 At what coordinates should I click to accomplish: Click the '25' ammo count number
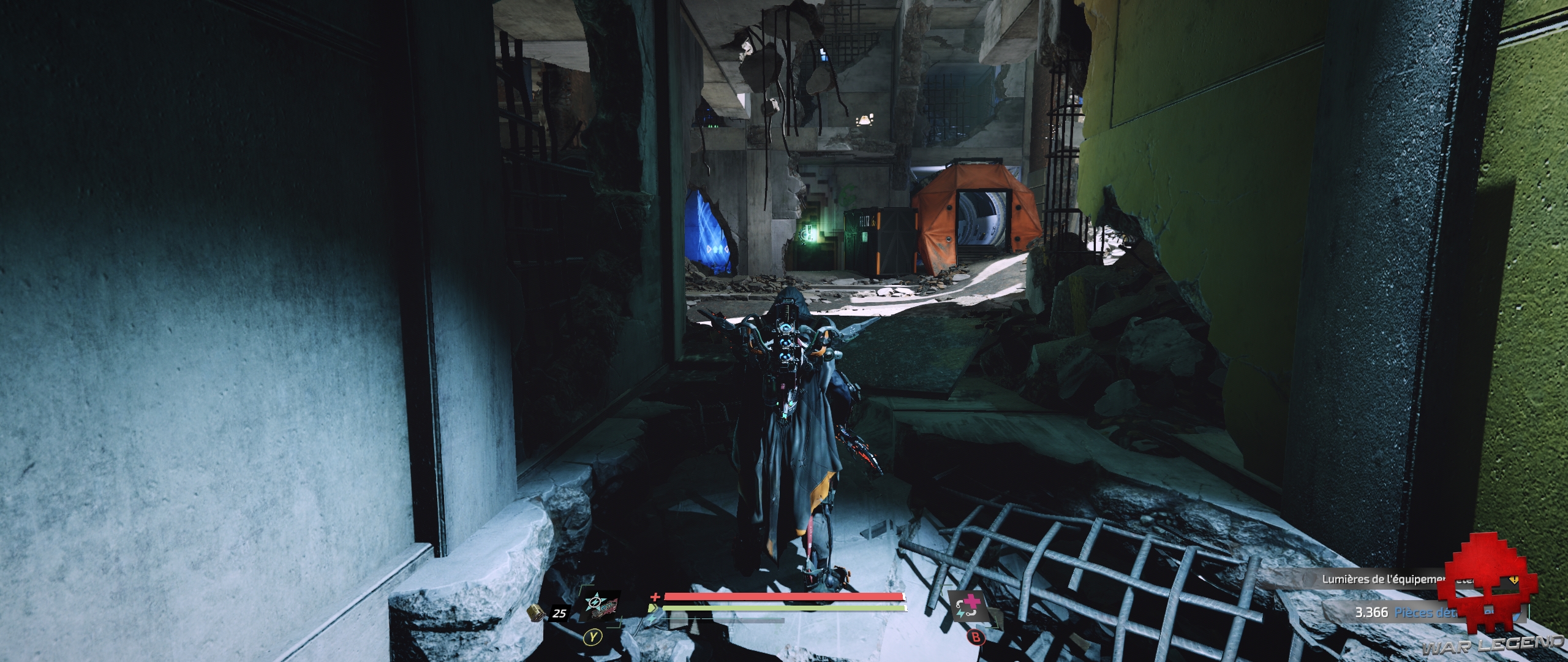(560, 613)
